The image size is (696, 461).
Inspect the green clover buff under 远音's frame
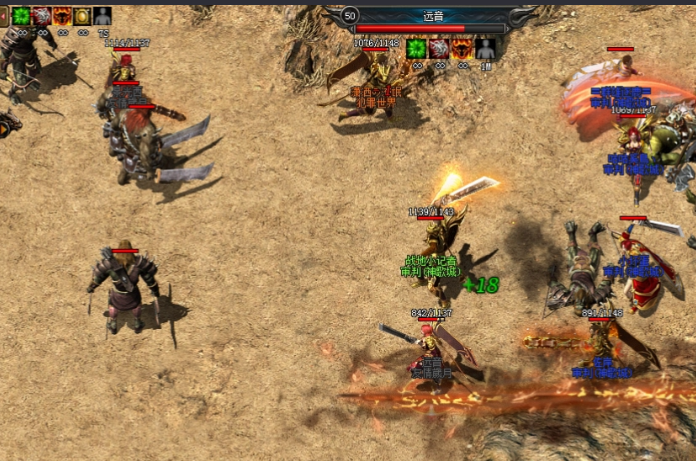pyautogui.click(x=416, y=48)
